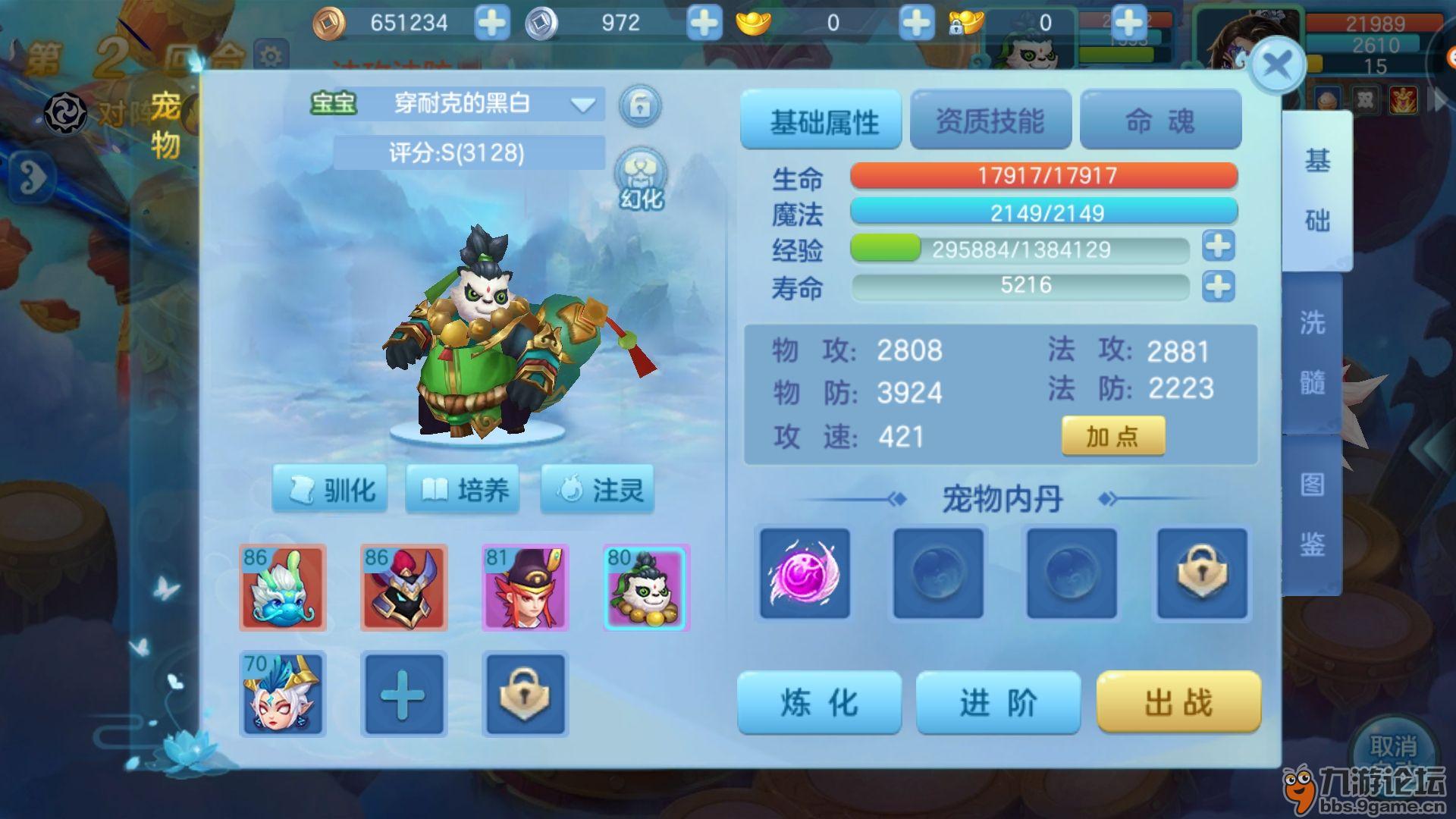Add experience with the plus button
Viewport: 1456px width, 819px height.
pos(1218,246)
